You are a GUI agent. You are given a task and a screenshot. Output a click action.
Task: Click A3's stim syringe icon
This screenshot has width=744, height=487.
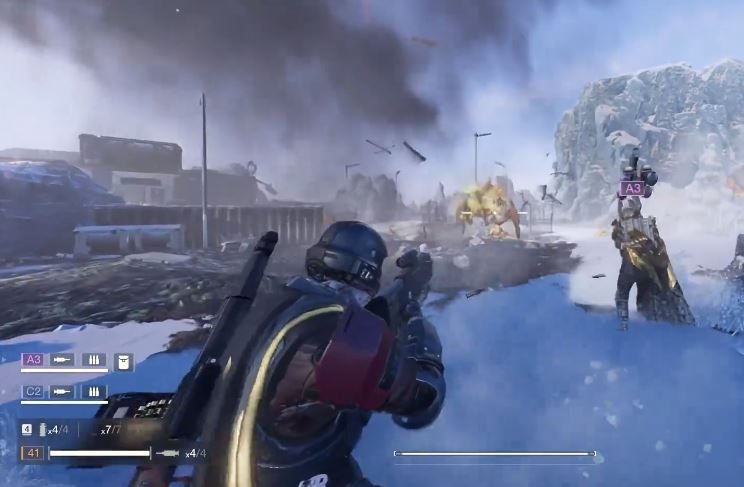click(62, 360)
